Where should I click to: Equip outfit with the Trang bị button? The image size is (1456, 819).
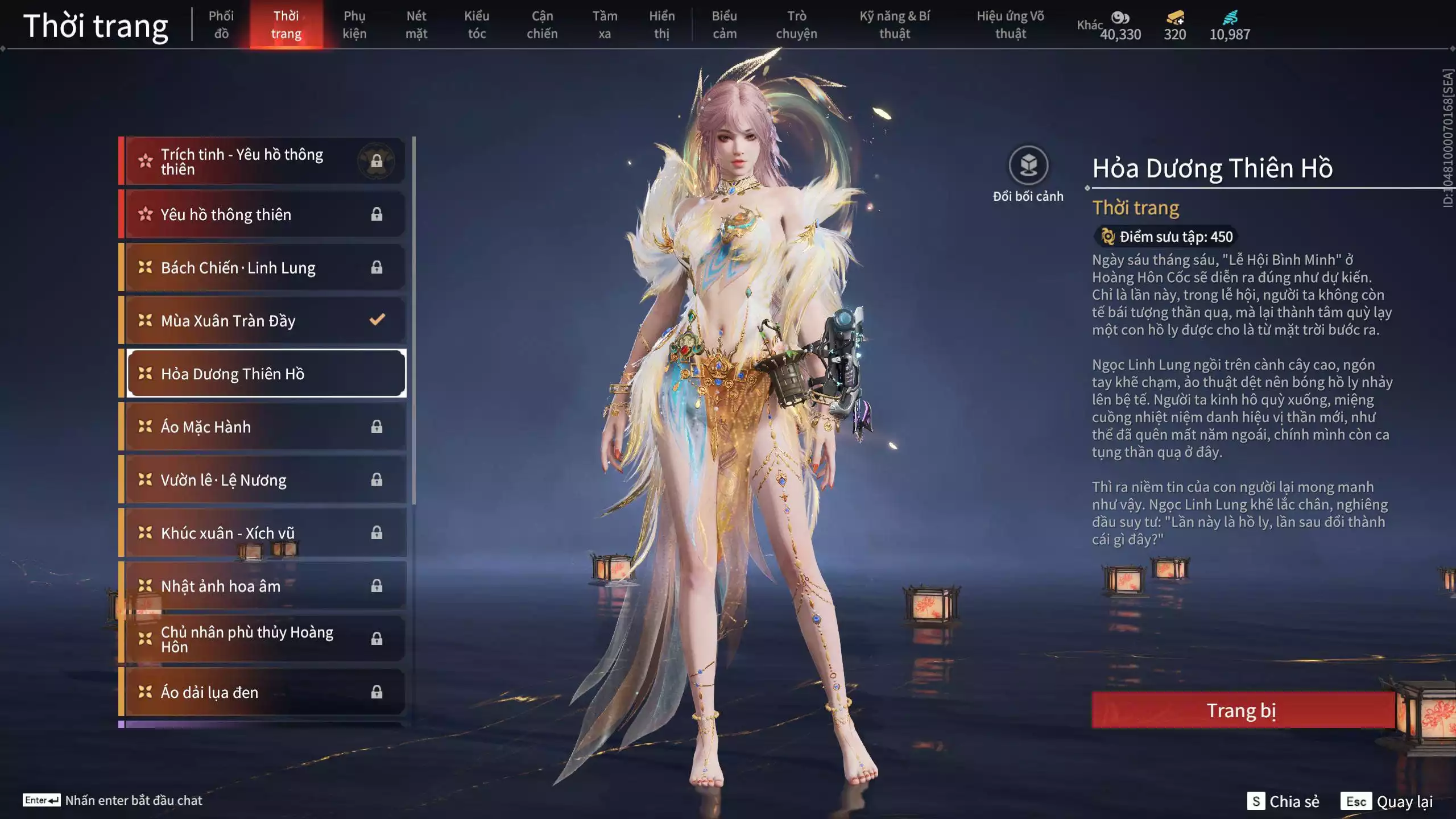(x=1242, y=710)
